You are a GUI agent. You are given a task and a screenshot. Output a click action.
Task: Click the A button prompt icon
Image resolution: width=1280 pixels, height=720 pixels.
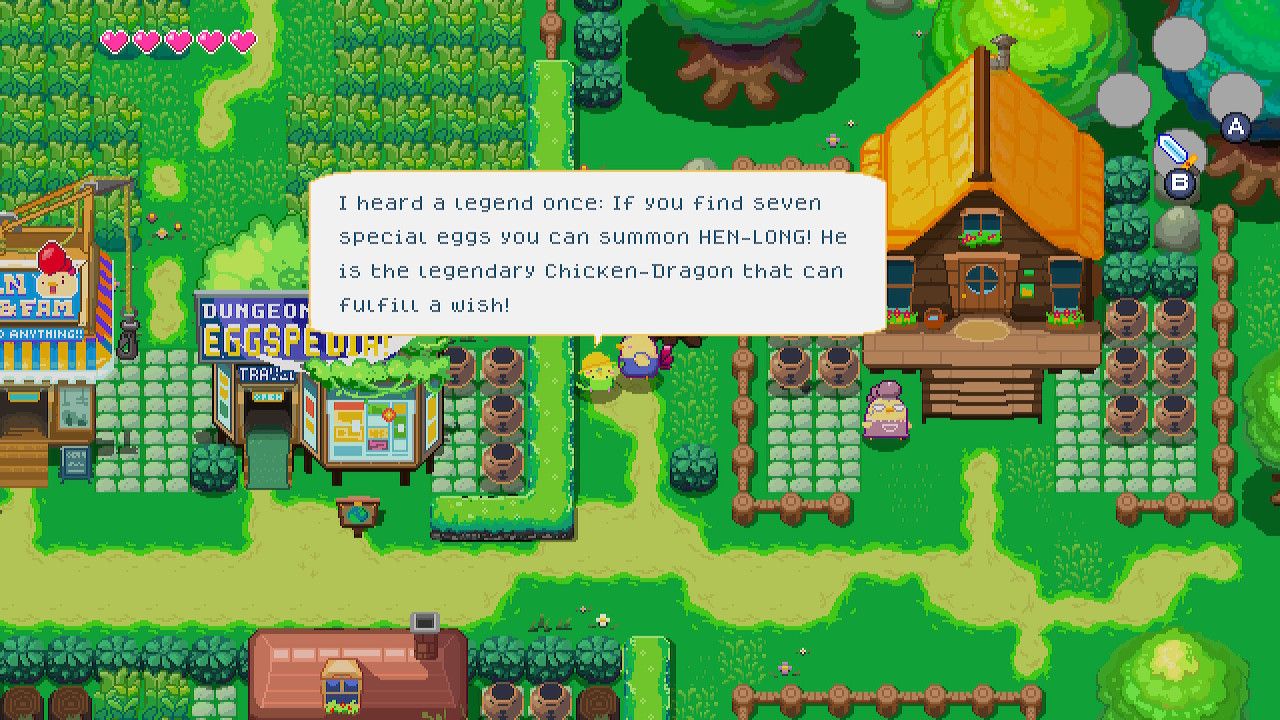(1235, 128)
